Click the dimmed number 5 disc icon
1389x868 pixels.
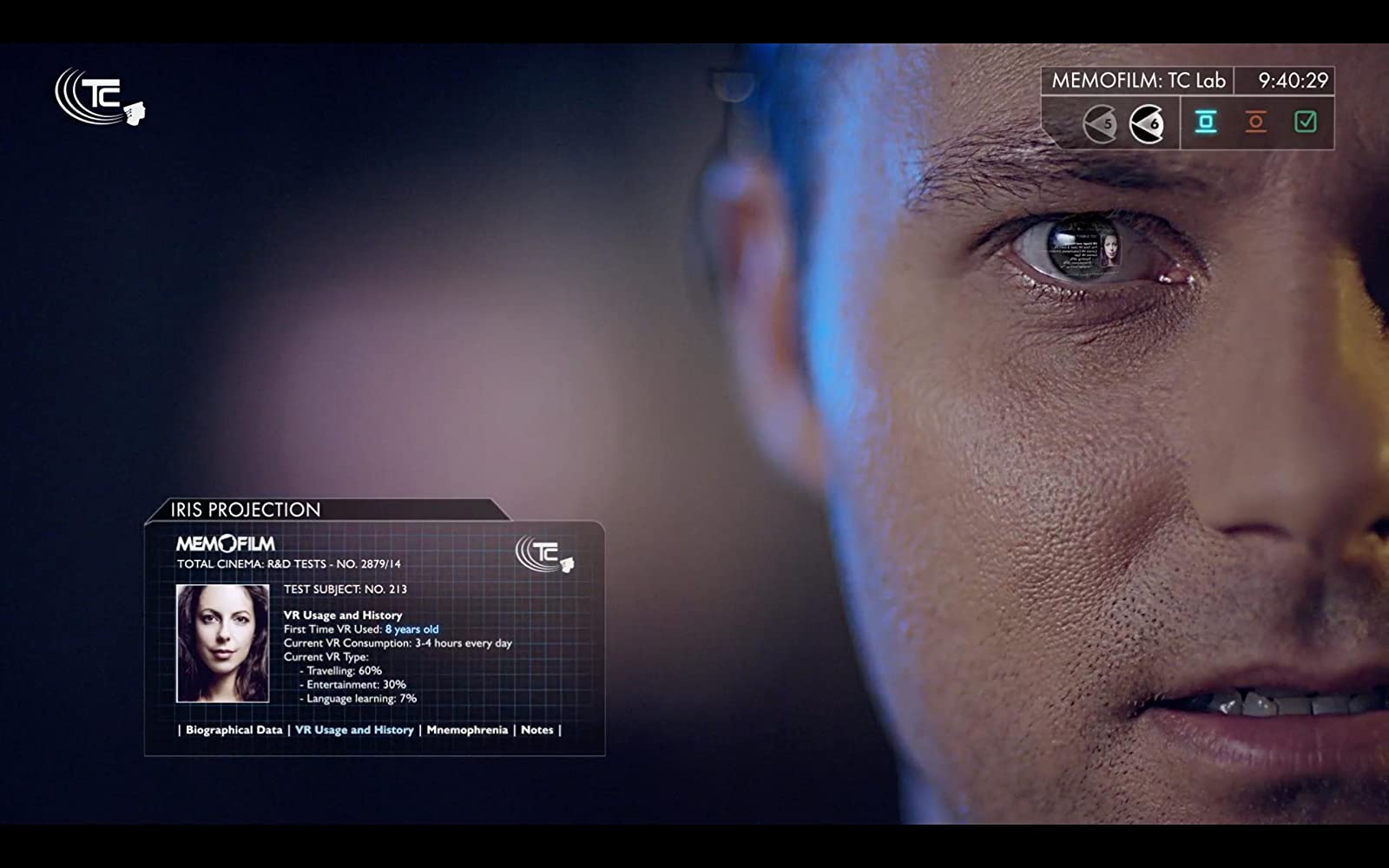tap(1100, 123)
